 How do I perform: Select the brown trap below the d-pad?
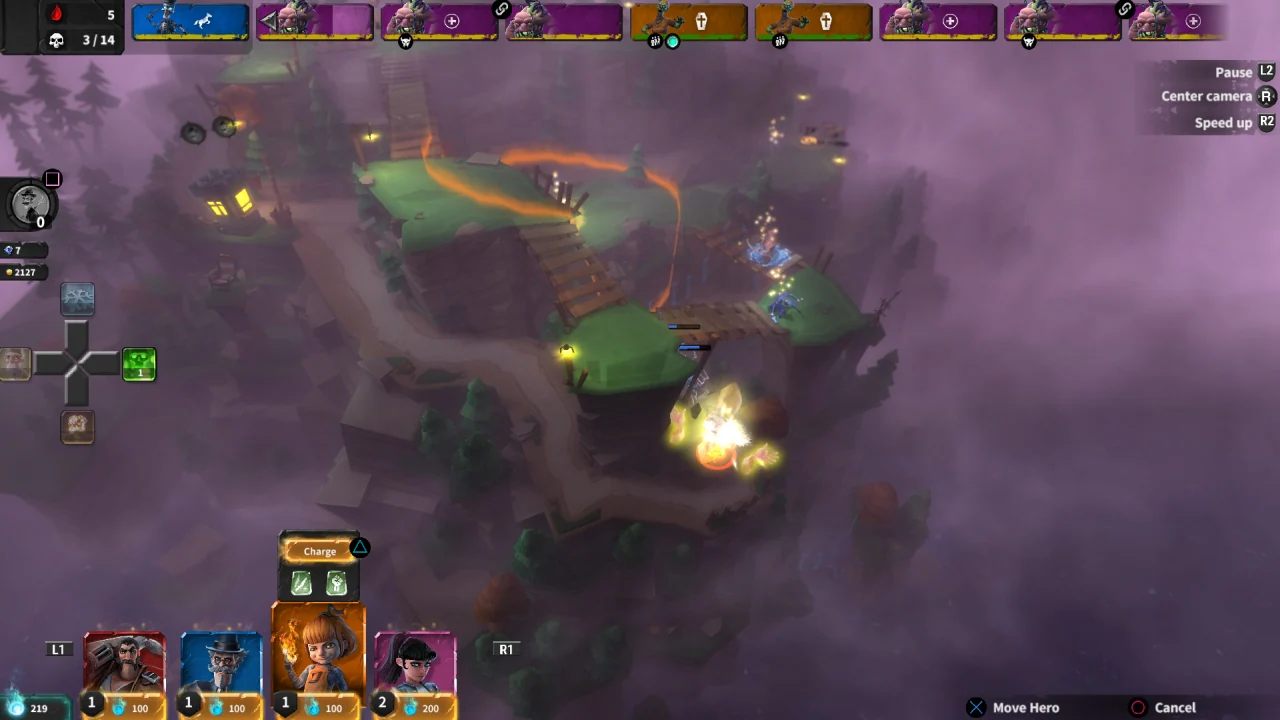[78, 427]
